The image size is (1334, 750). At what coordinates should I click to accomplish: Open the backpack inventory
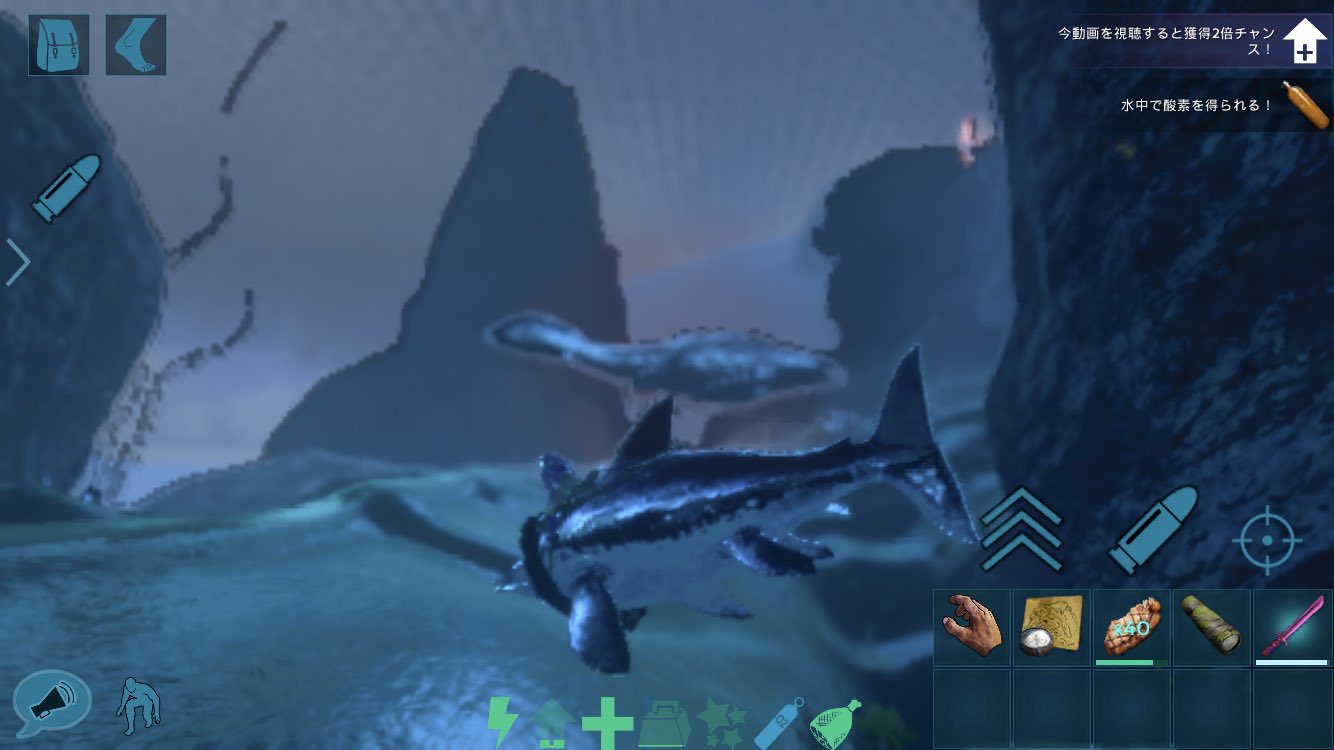pyautogui.click(x=57, y=44)
